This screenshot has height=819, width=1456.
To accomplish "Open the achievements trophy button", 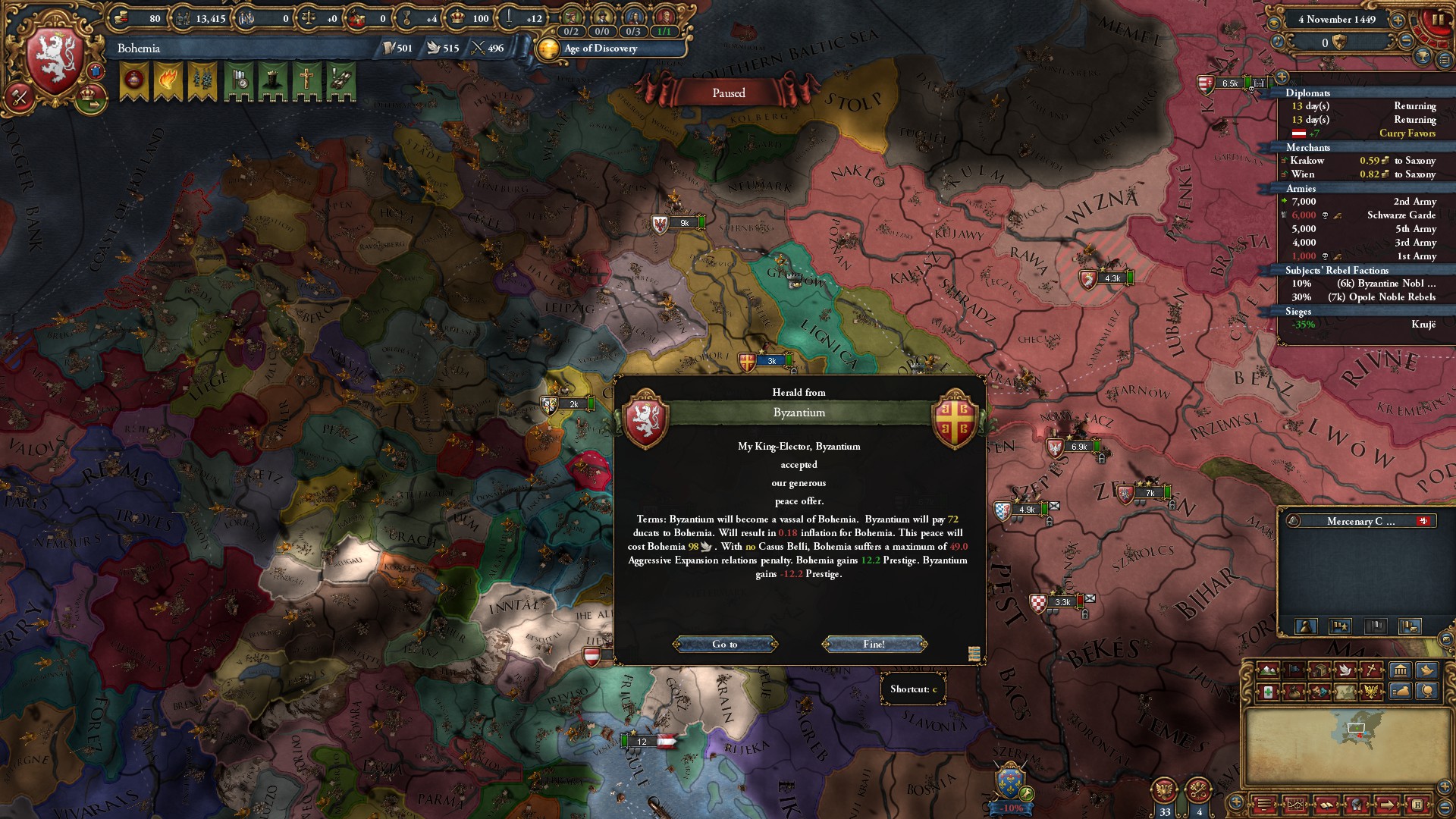I will click(1423, 57).
